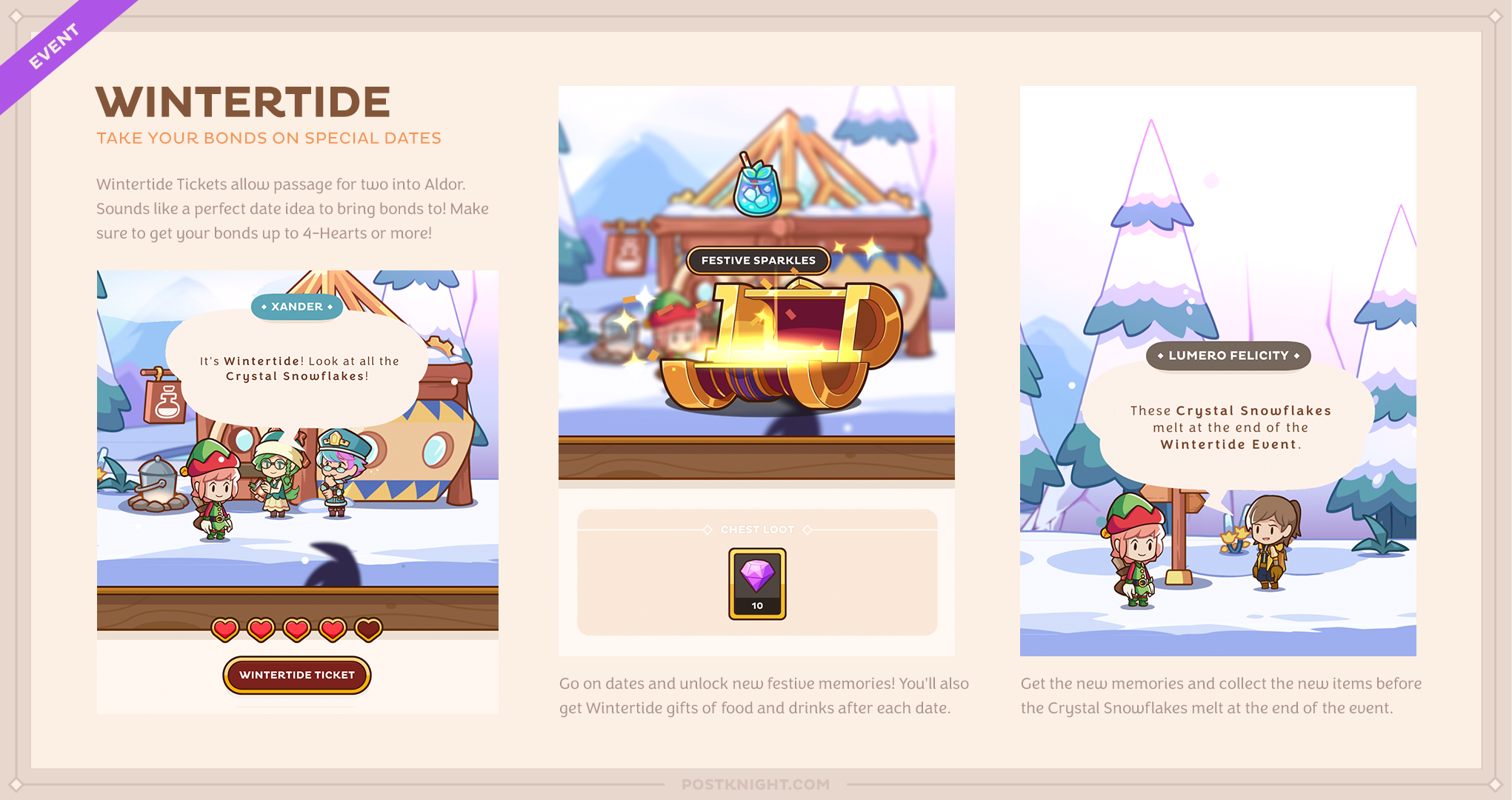Open the postknight.com link
The height and width of the screenshot is (800, 1512).
pos(756,784)
